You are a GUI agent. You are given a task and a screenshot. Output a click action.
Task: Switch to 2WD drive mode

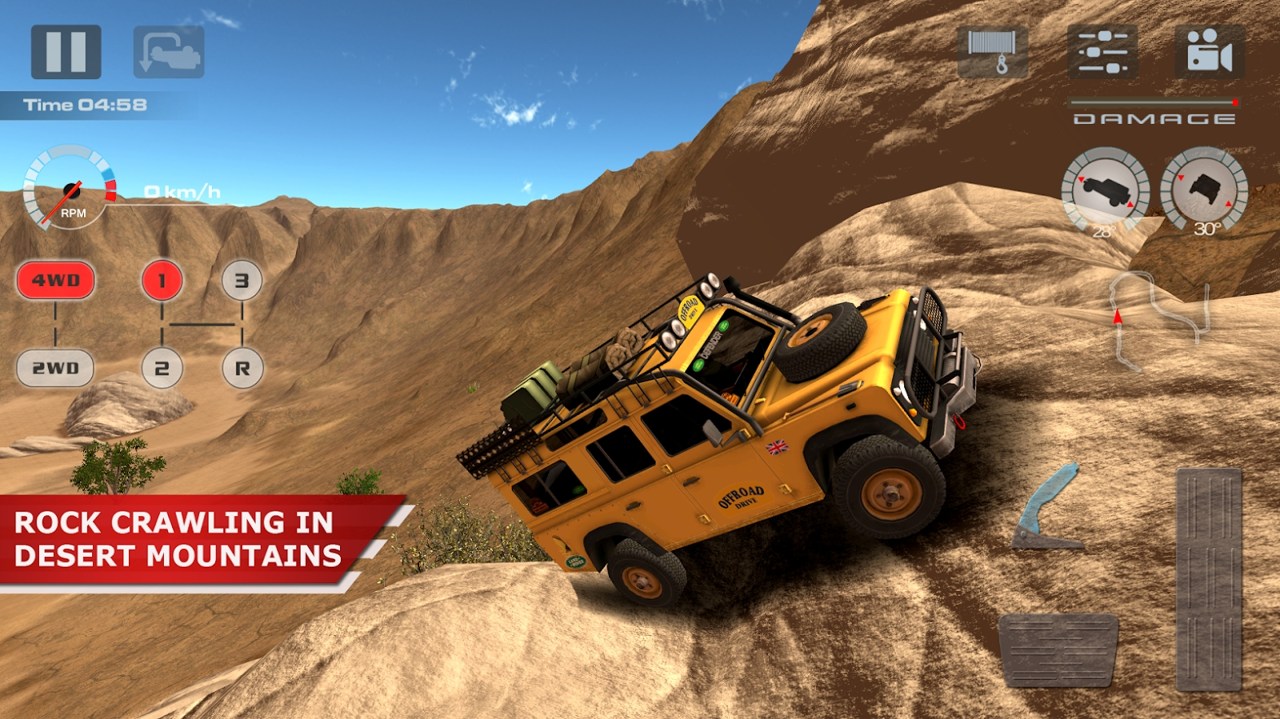tap(55, 368)
